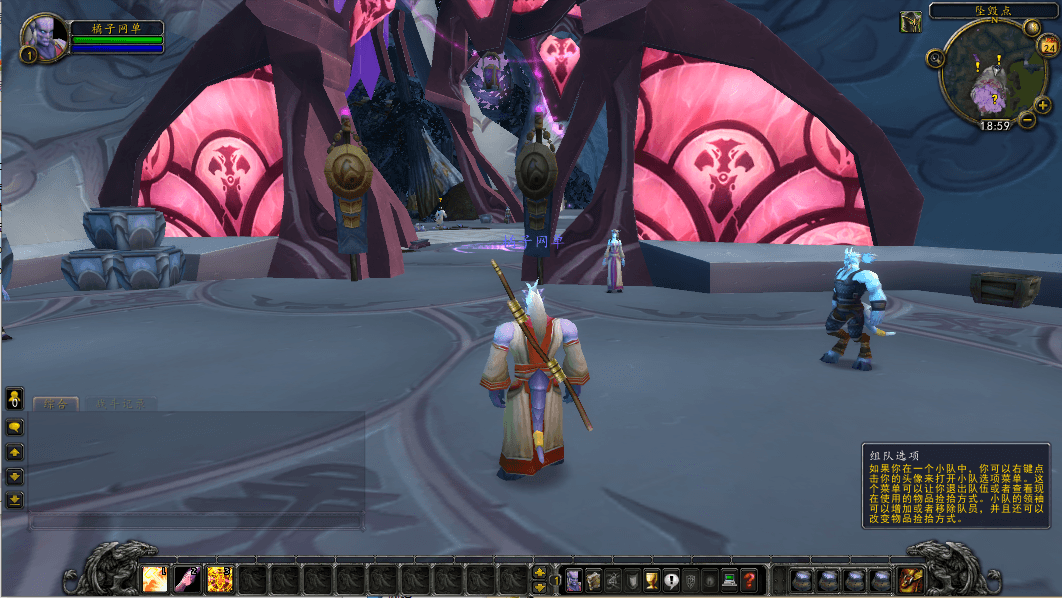
Task: Open the social friends button above chat
Action: [15, 399]
